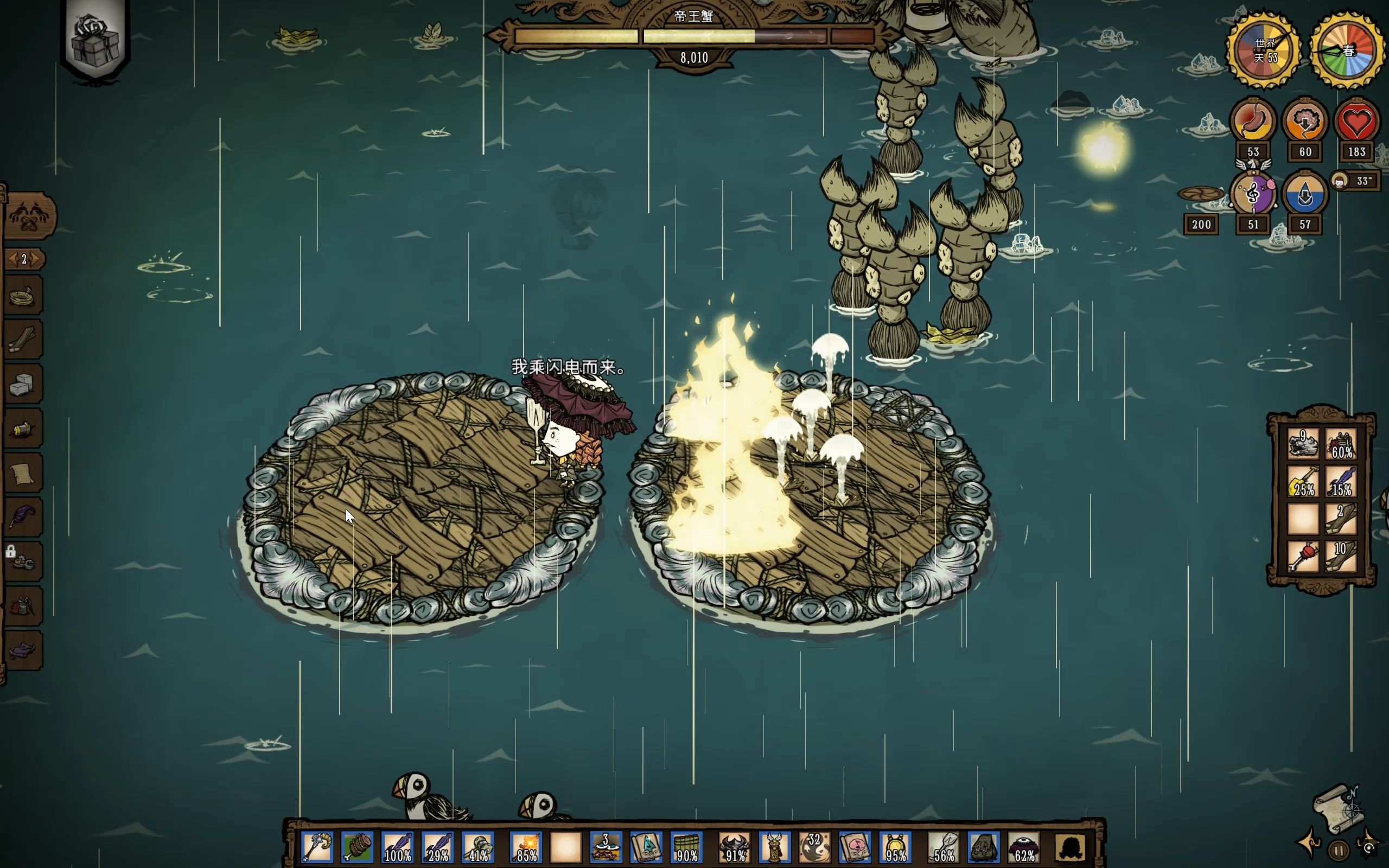Craft rope from the pinned recipes
Image resolution: width=1389 pixels, height=868 pixels.
(23, 297)
